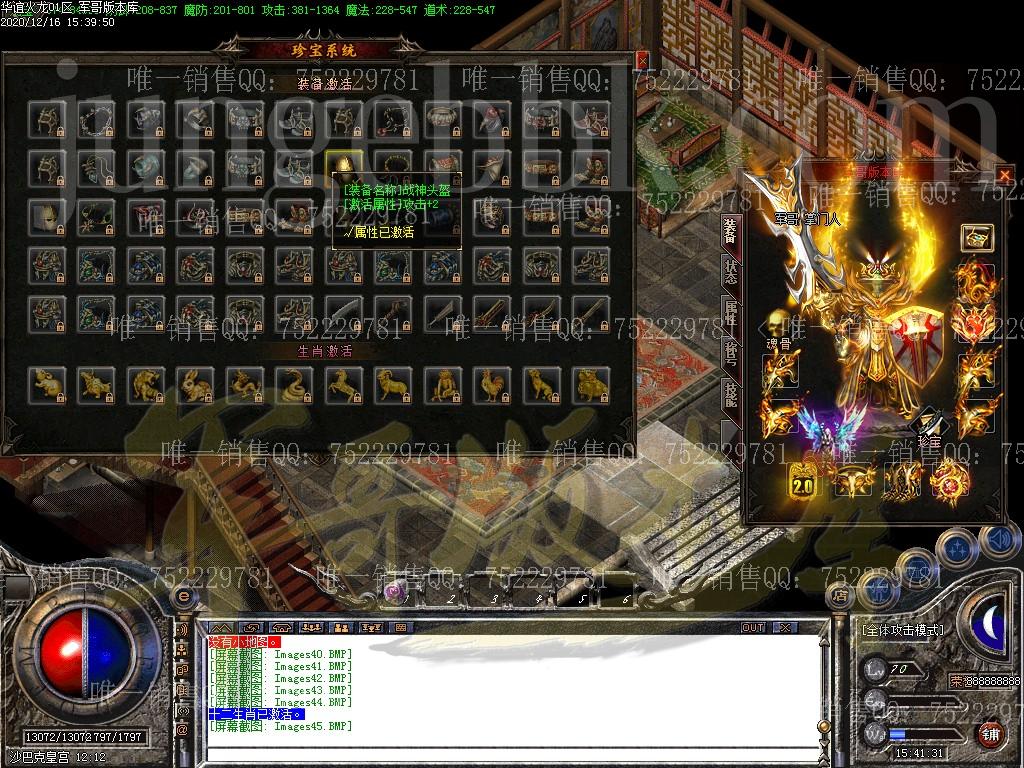Switch to the 装备 equipment tab

click(x=730, y=230)
